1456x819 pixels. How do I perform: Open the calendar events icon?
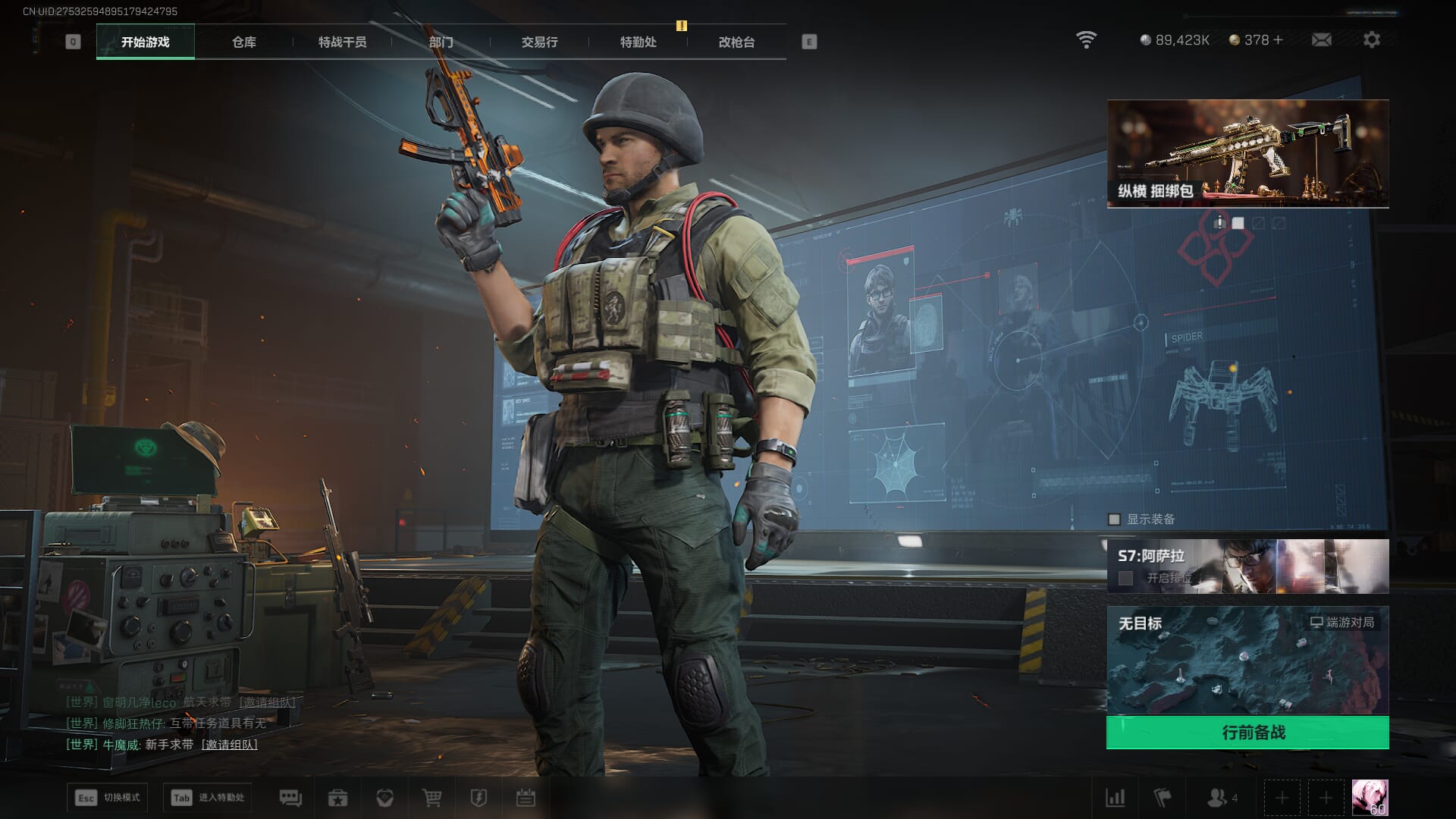point(526,798)
